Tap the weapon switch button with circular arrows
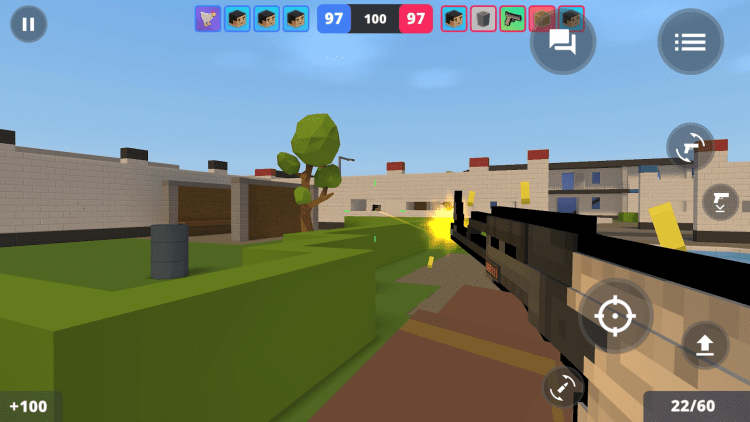This screenshot has width=750, height=422. click(x=690, y=147)
